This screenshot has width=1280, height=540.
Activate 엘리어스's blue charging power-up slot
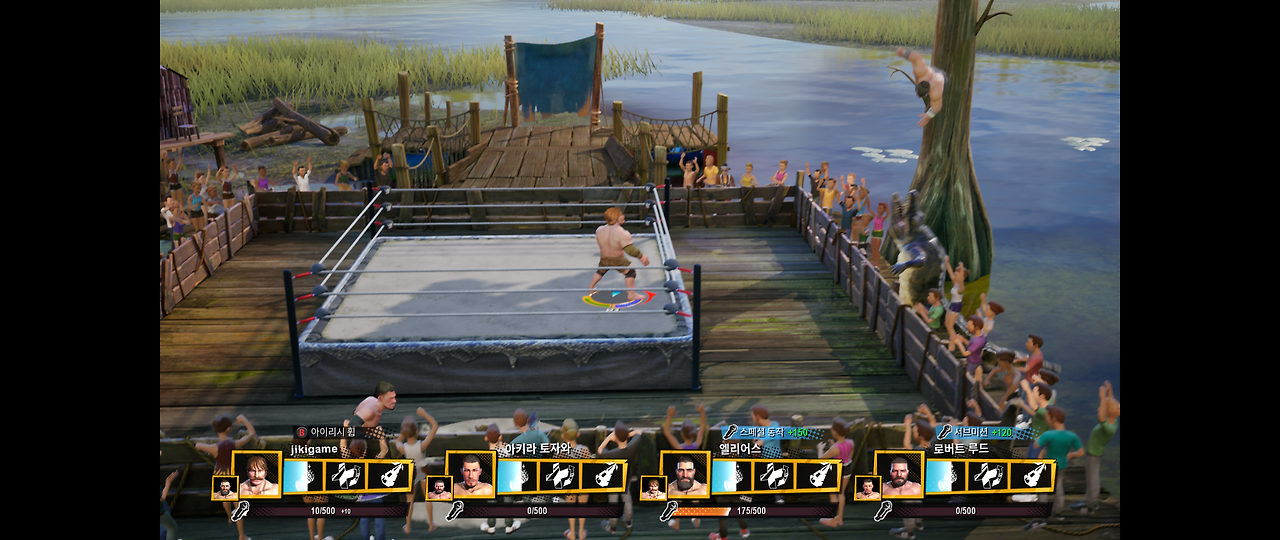coord(731,476)
